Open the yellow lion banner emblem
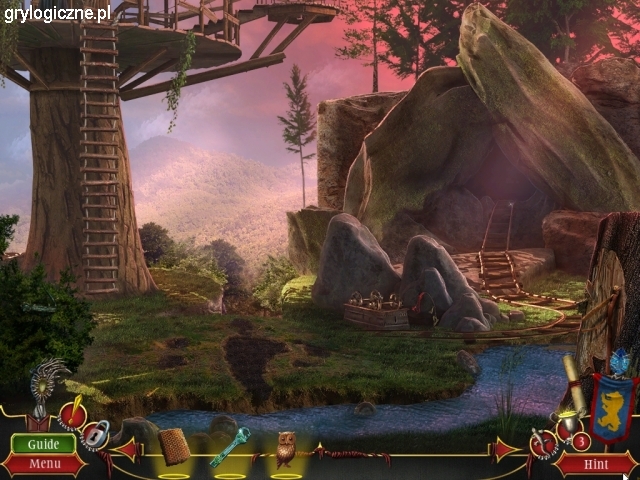Screen dimensions: 640x480 612,407
